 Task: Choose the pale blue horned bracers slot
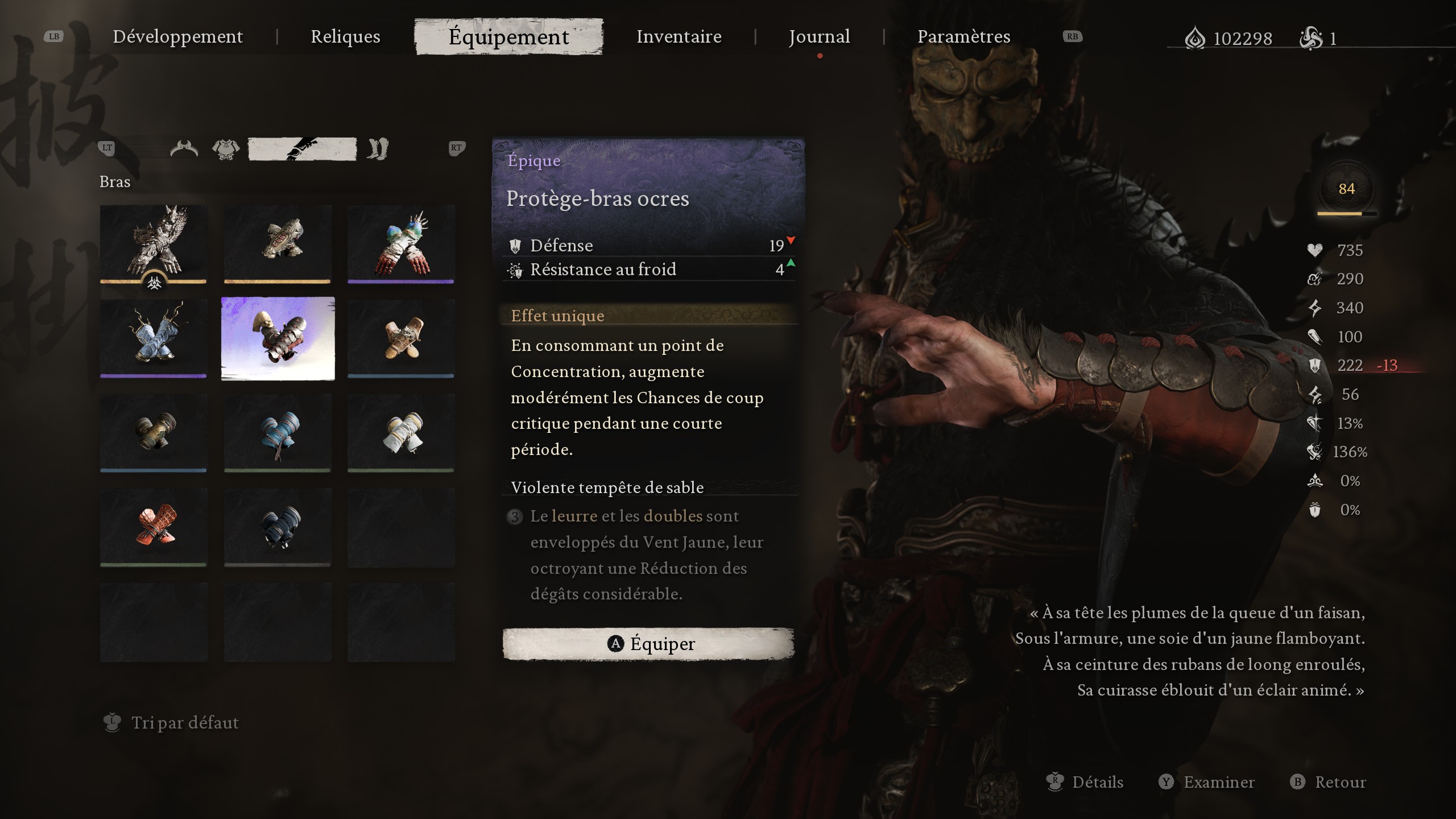coord(154,338)
